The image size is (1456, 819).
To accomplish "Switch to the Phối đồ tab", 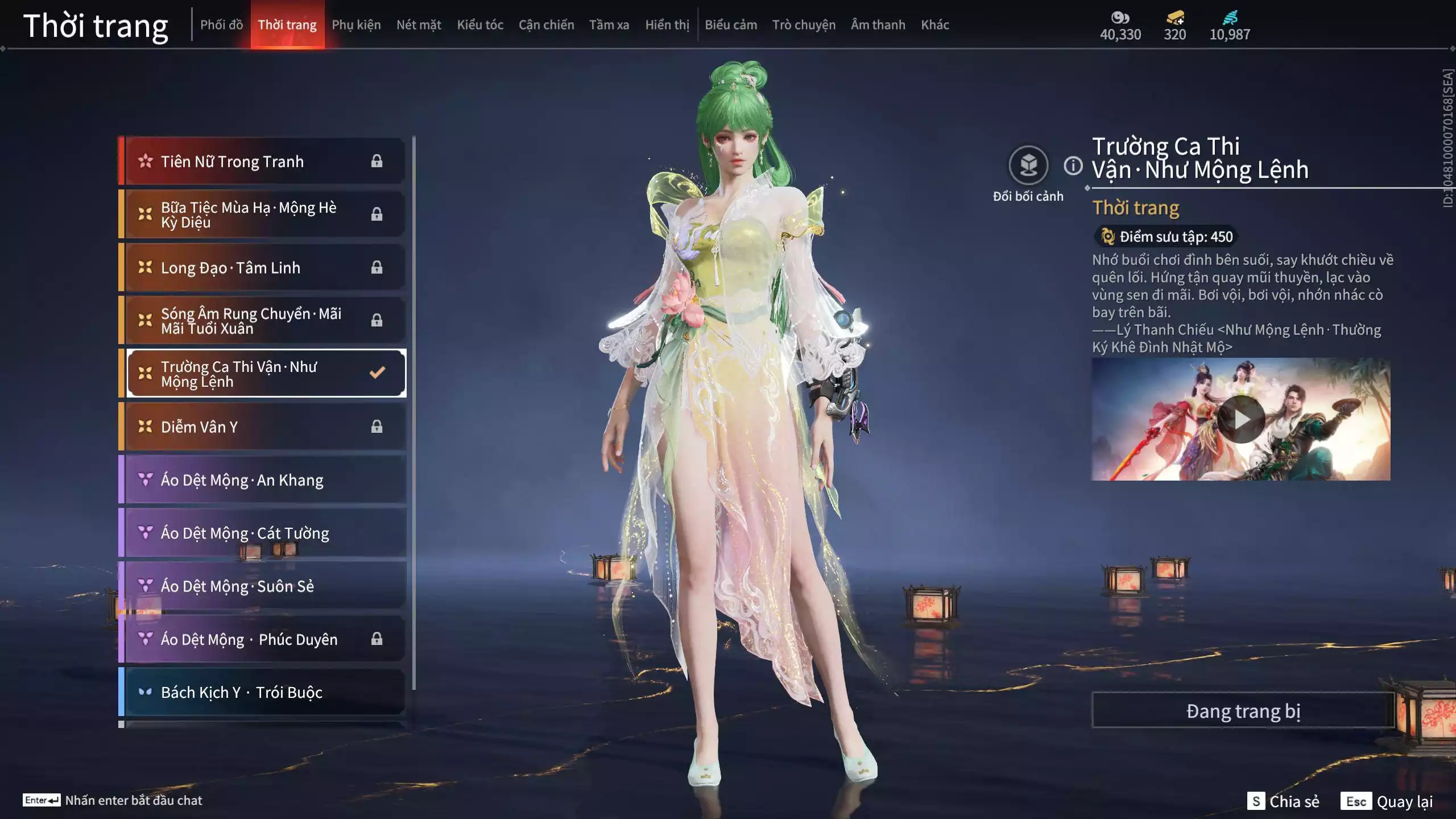I will pos(221,25).
